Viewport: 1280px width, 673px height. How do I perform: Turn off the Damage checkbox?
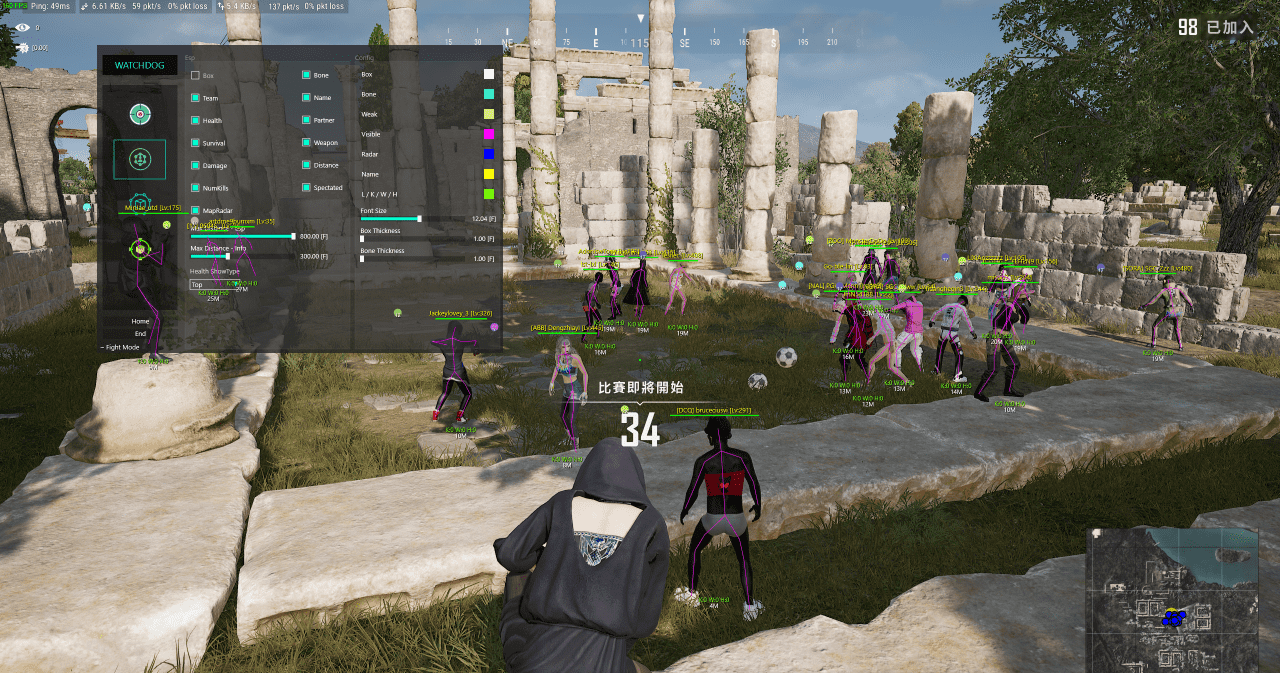point(196,165)
